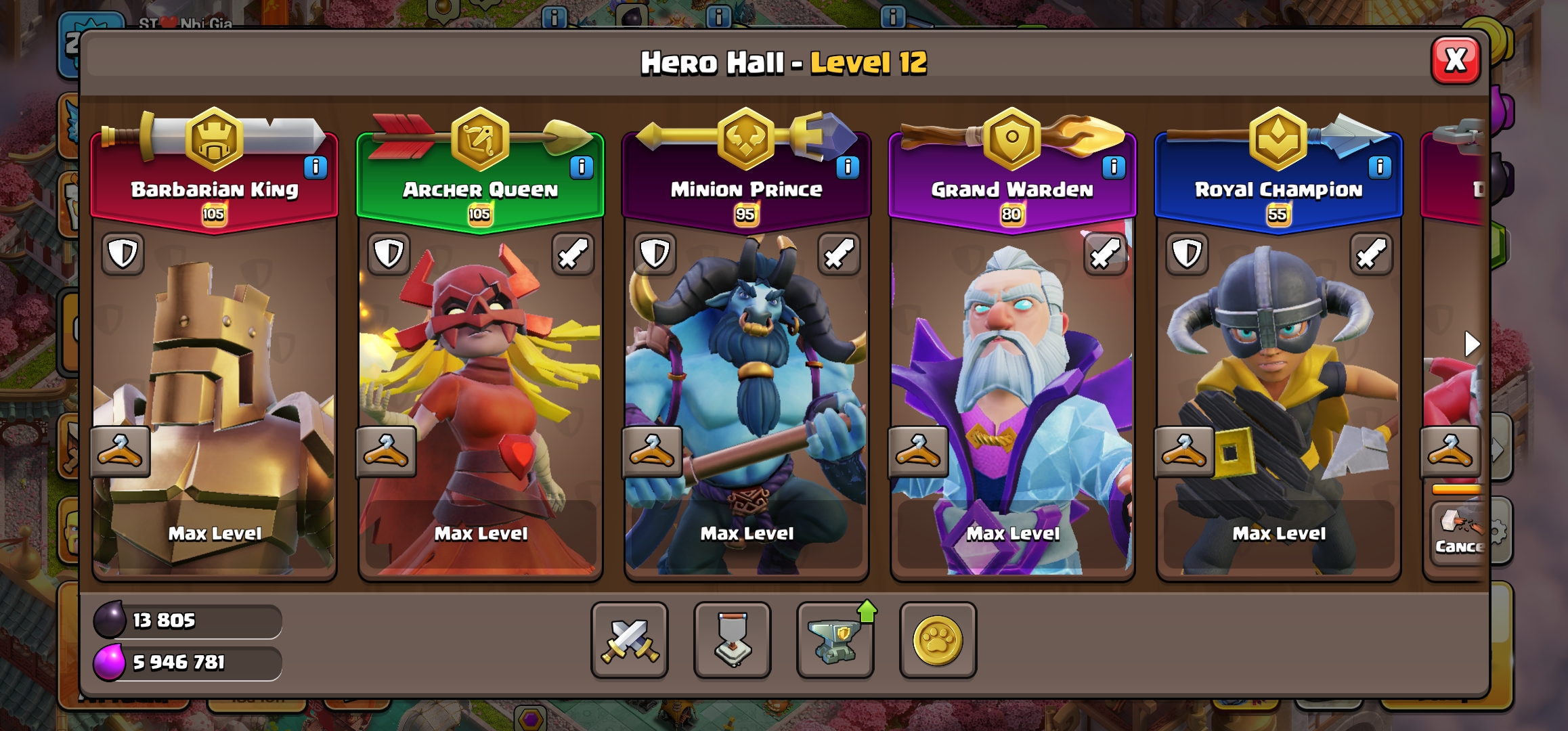Select Grand Warden sword mode
The image size is (1568, 731).
[x=1105, y=254]
